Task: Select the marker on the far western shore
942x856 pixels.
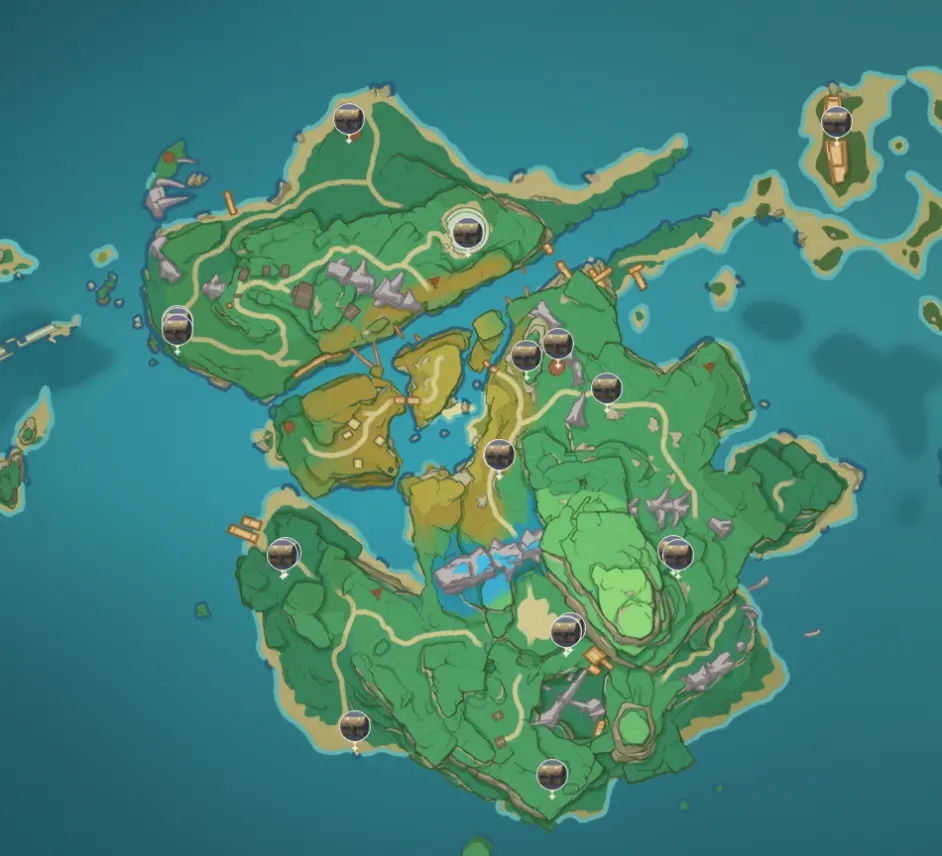Action: 177,325
